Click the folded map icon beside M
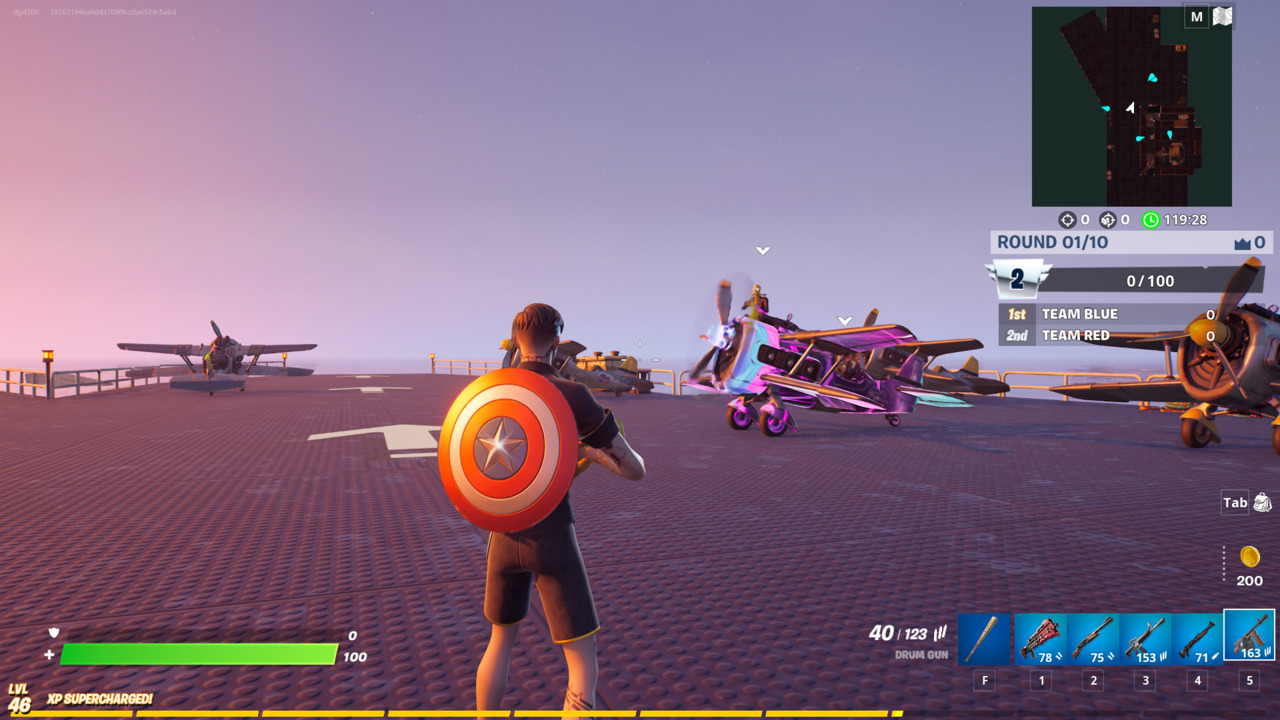The height and width of the screenshot is (720, 1280). coord(1220,16)
